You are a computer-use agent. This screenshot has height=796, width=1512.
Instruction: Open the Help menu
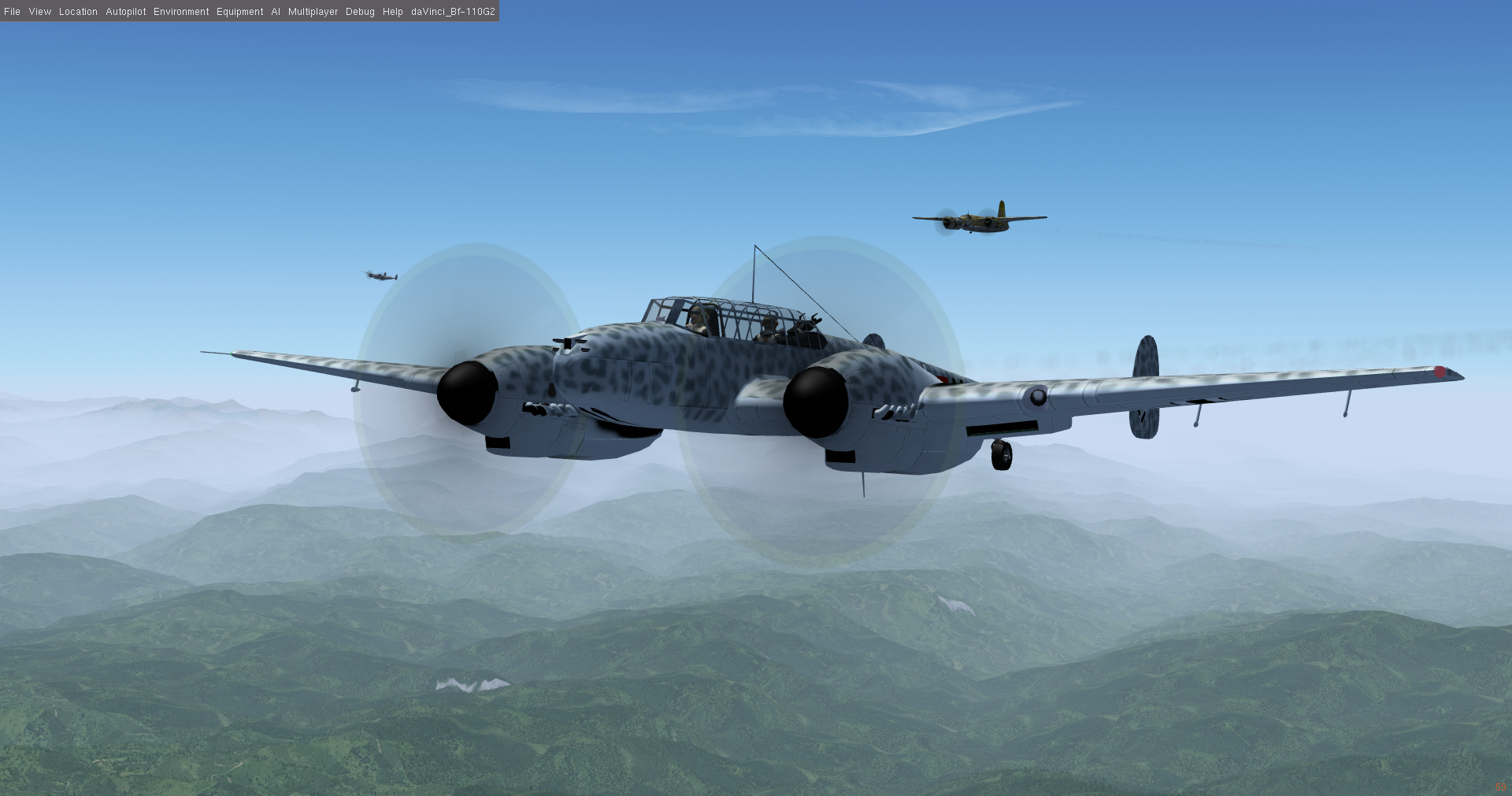pos(393,12)
